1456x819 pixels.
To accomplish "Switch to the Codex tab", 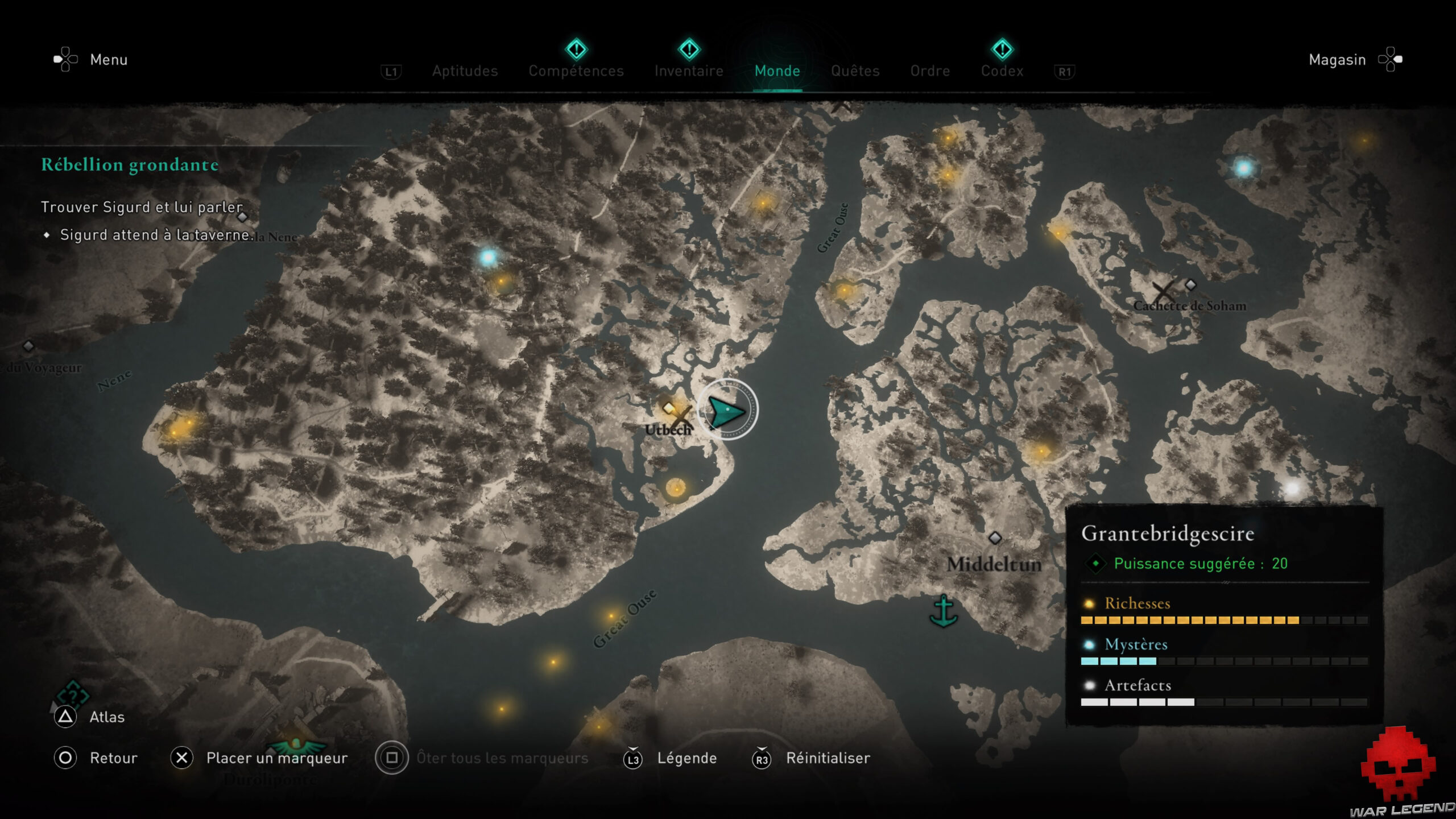I will 1002,71.
